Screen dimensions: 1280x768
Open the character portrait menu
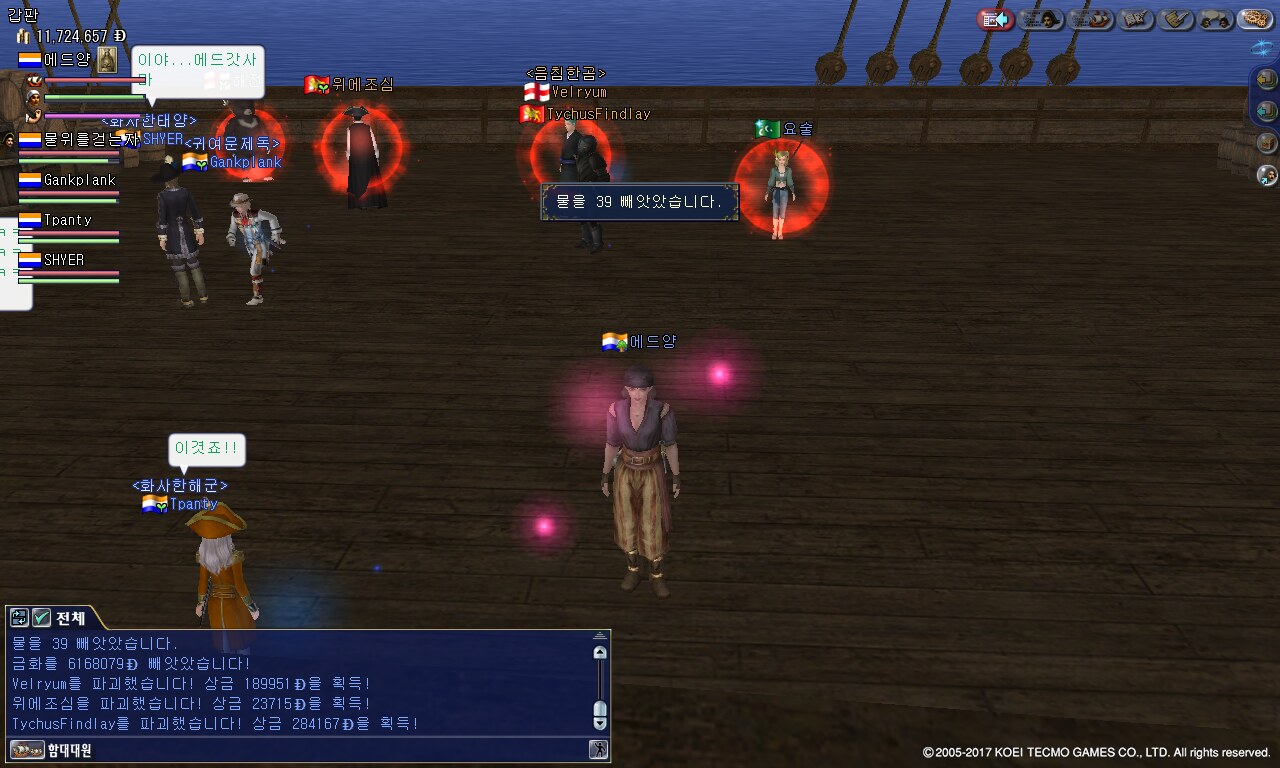click(1041, 19)
